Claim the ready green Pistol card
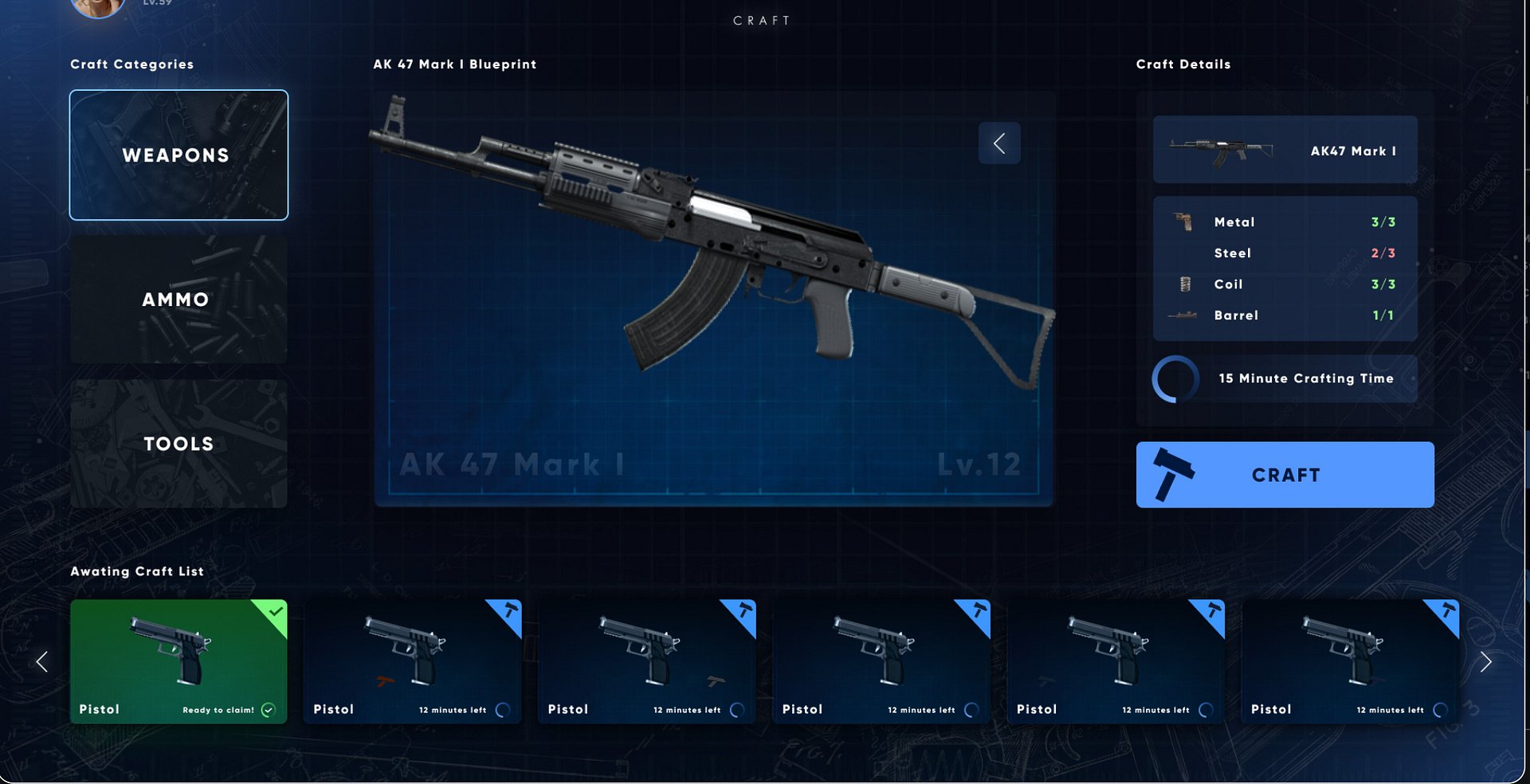The width and height of the screenshot is (1530, 784). pyautogui.click(x=178, y=661)
